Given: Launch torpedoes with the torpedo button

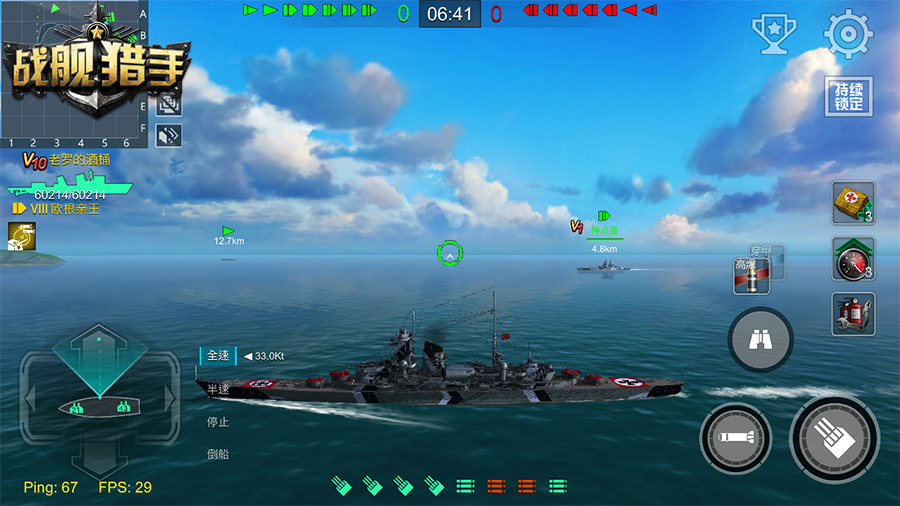Looking at the screenshot, I should tap(735, 437).
